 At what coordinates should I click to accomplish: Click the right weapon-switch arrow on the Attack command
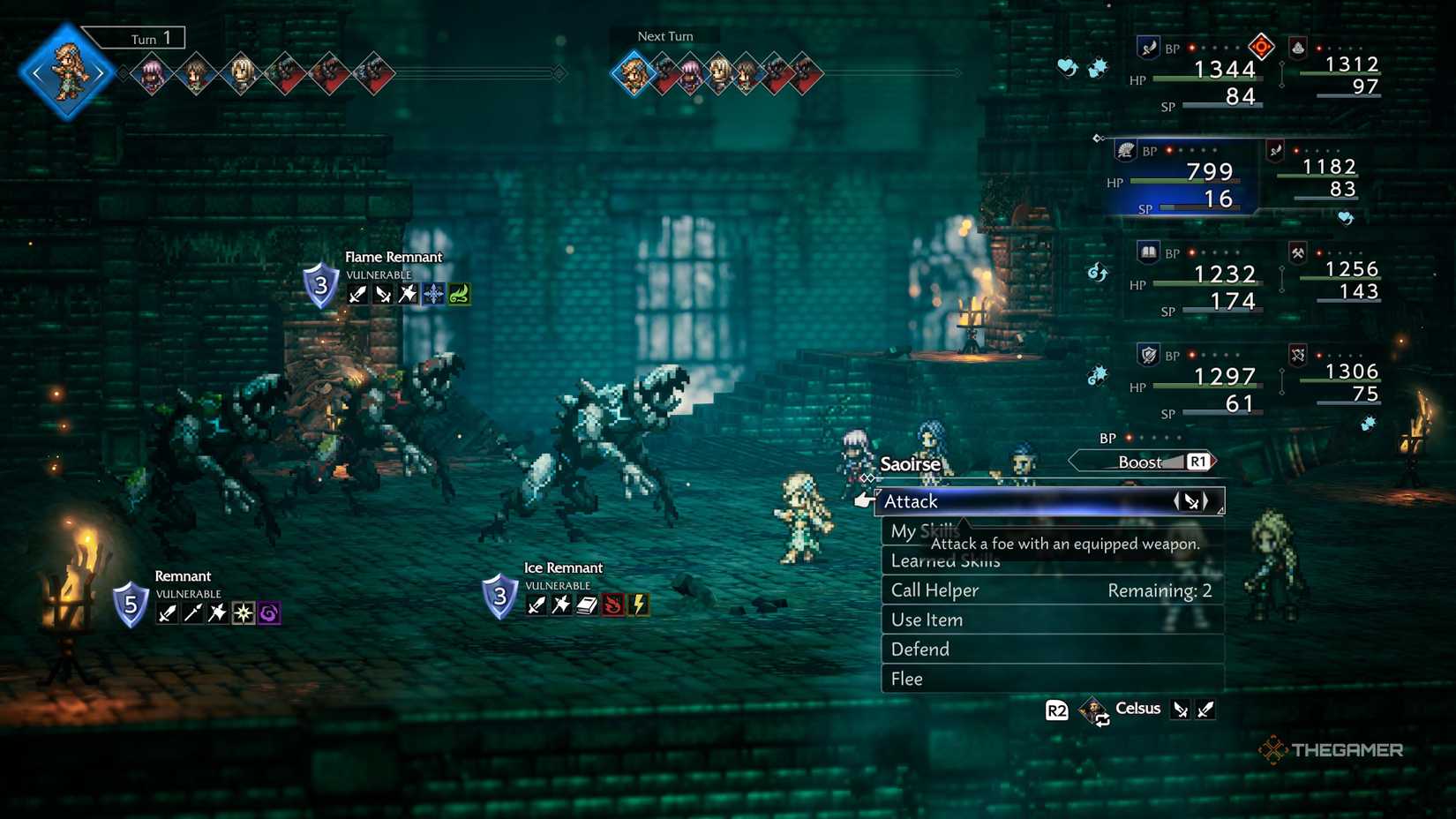pyautogui.click(x=1205, y=500)
